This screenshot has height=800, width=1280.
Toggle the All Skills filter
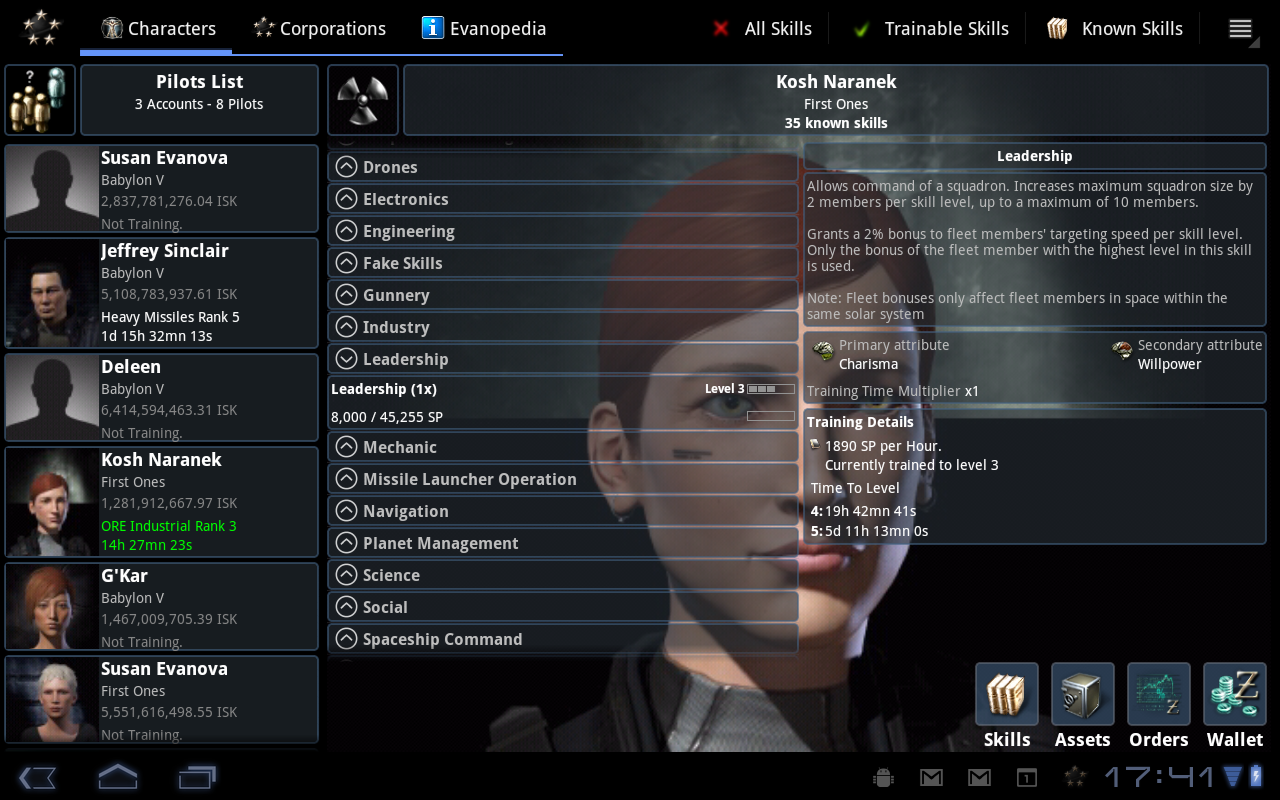(x=763, y=28)
